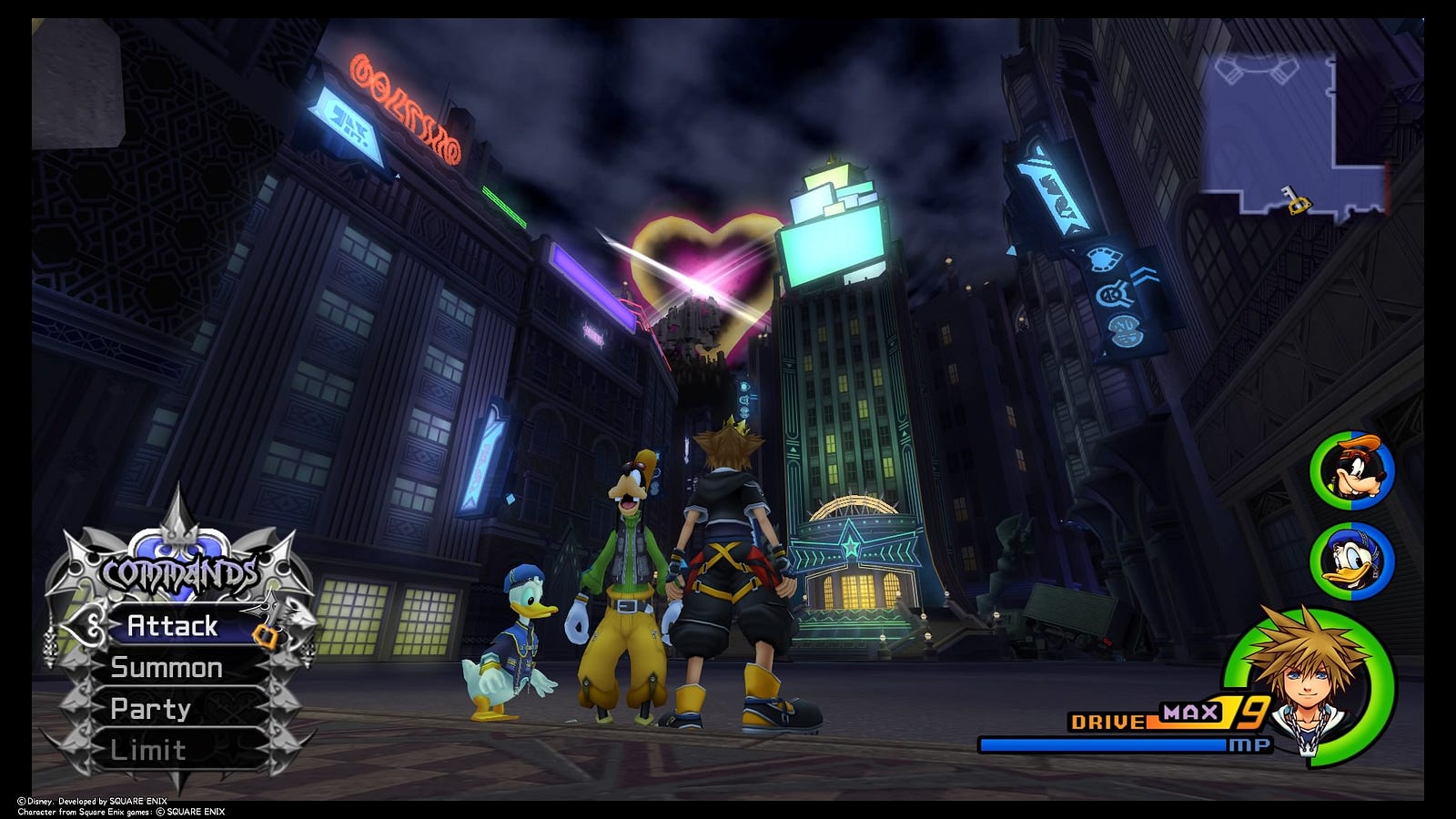Select the Attack command
The image size is (1456, 819).
click(173, 626)
